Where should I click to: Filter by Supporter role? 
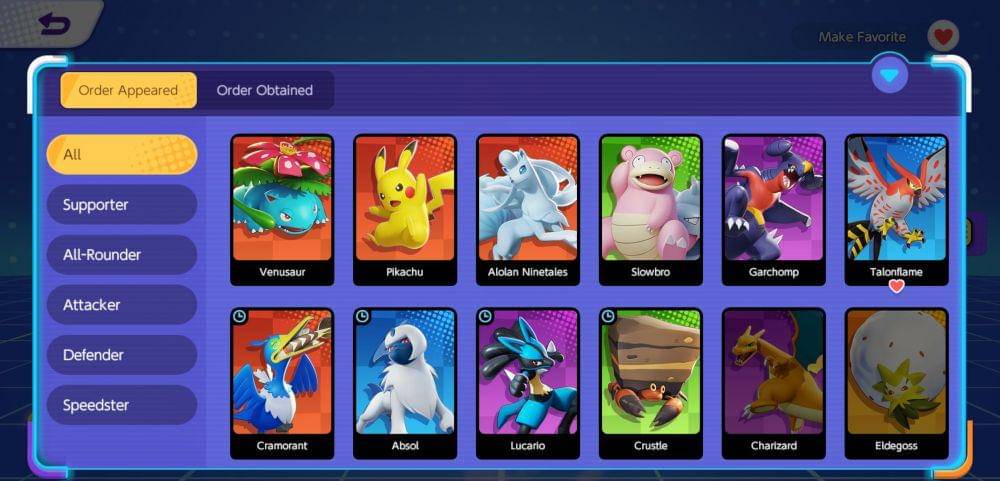pos(122,205)
